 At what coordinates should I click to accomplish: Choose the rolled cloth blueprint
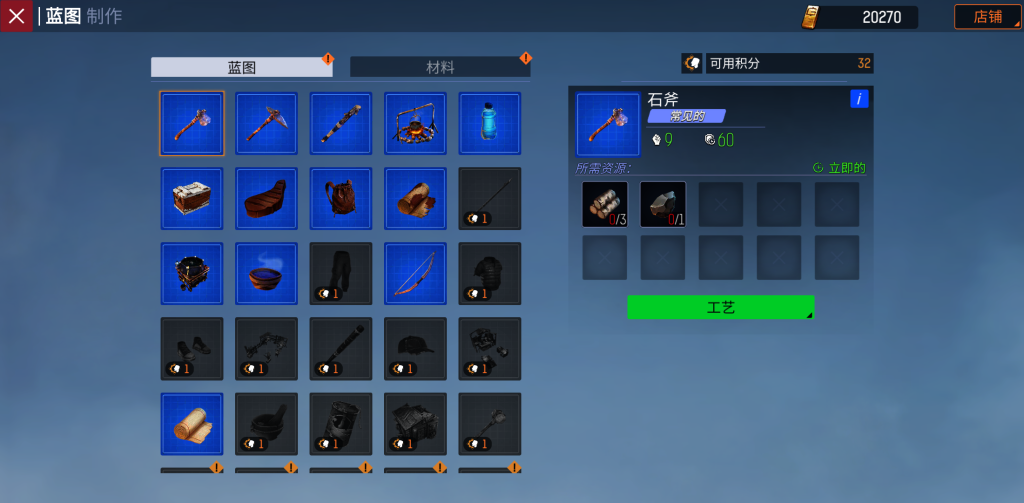[x=192, y=423]
